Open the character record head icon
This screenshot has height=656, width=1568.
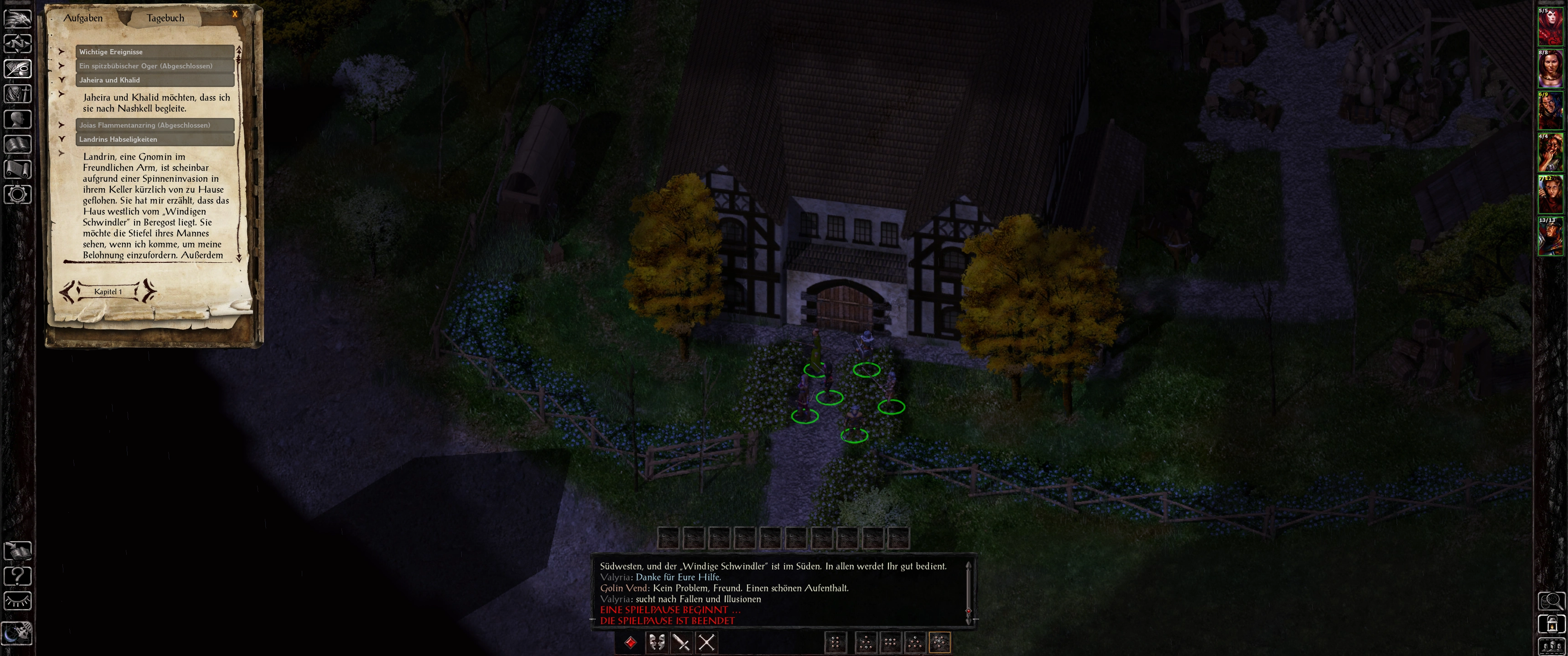click(18, 118)
